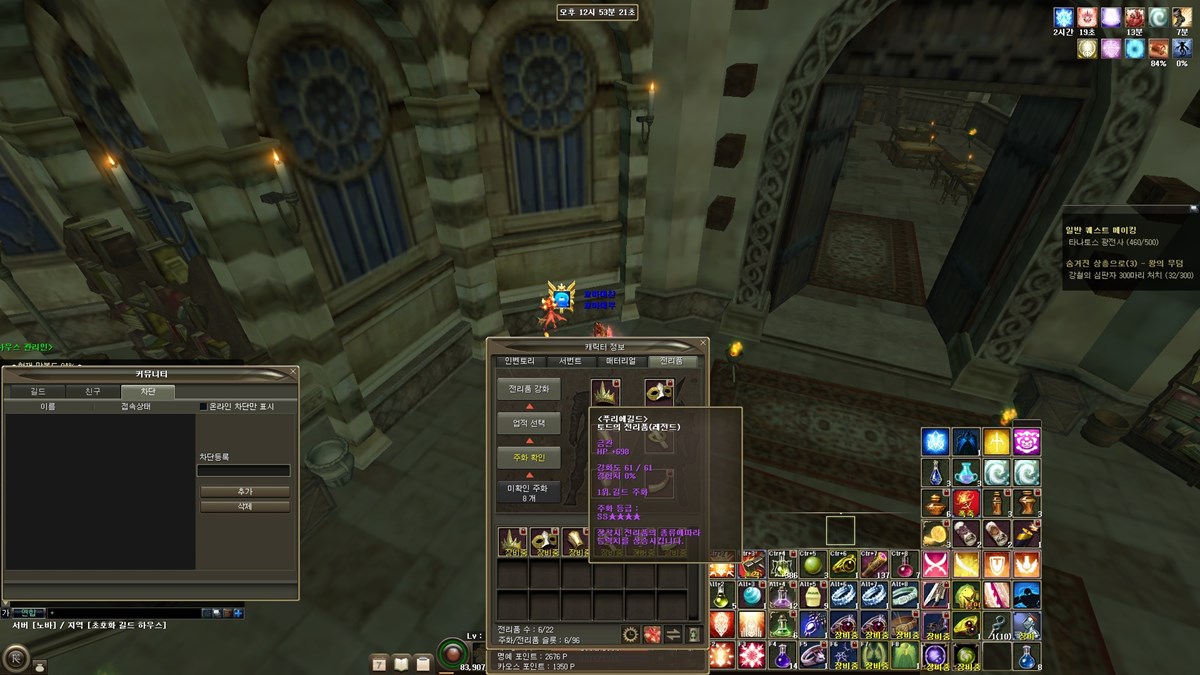Activate the pink lion face skill
The image size is (1200, 675).
coord(1026,441)
